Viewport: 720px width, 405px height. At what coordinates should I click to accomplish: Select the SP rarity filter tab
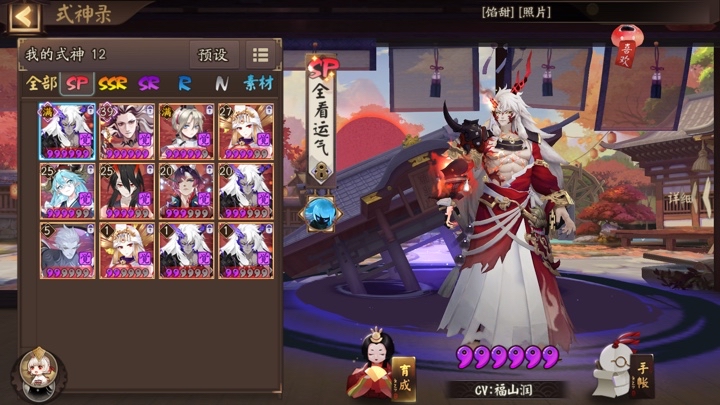77,84
